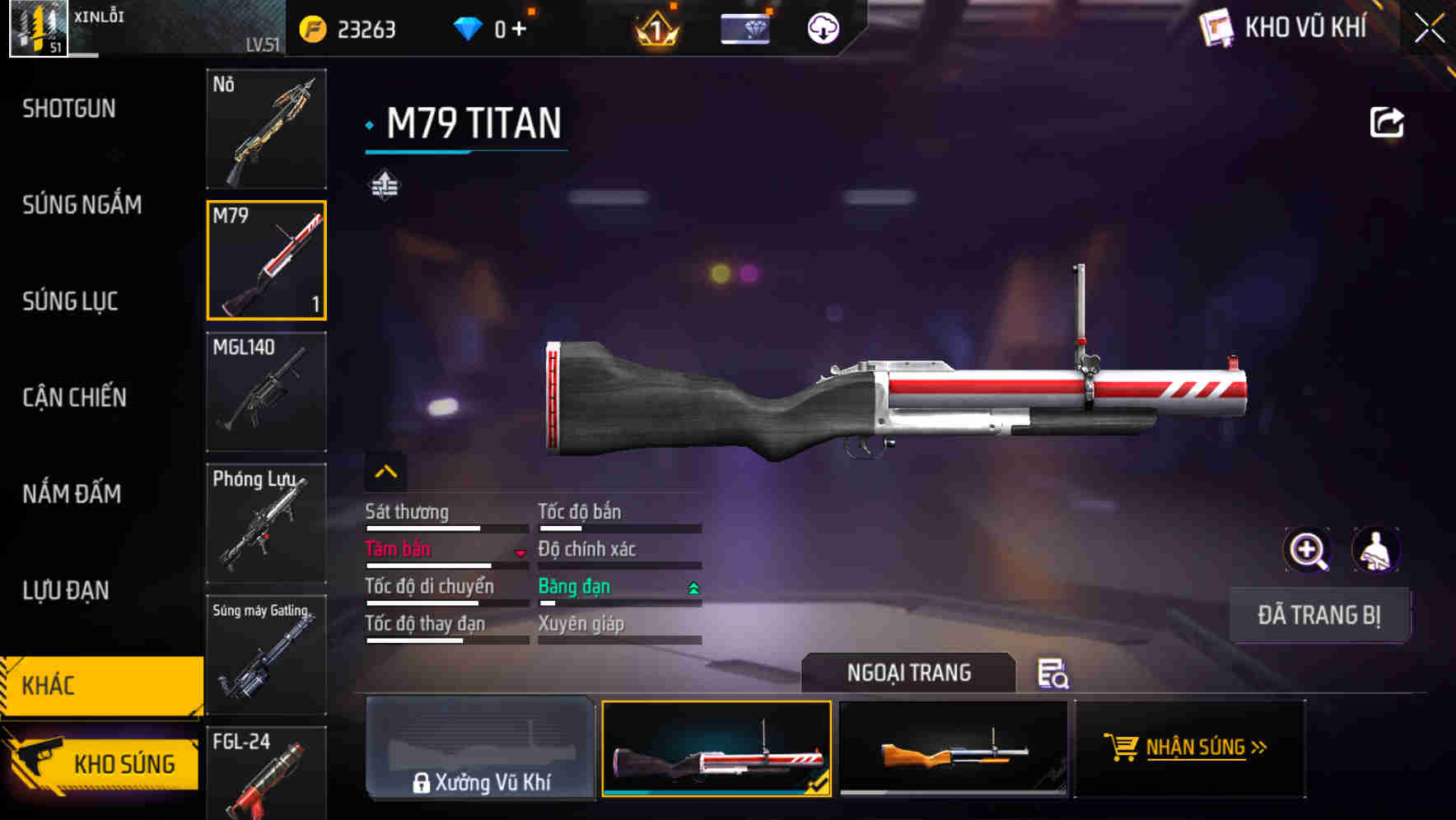Open the magnifier weapon zoom icon
This screenshot has width=1456, height=820.
pyautogui.click(x=1306, y=549)
